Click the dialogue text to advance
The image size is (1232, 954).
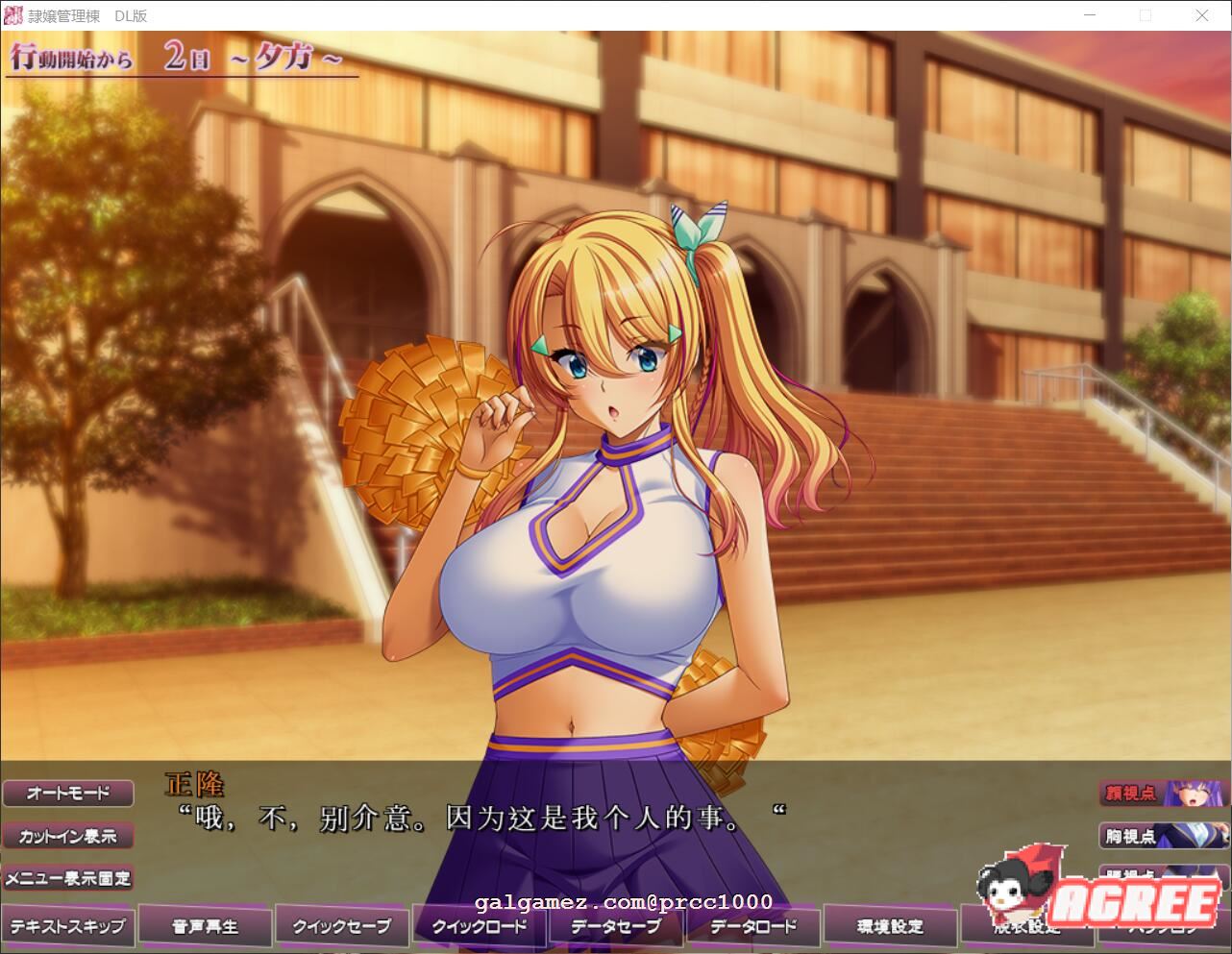tap(480, 812)
